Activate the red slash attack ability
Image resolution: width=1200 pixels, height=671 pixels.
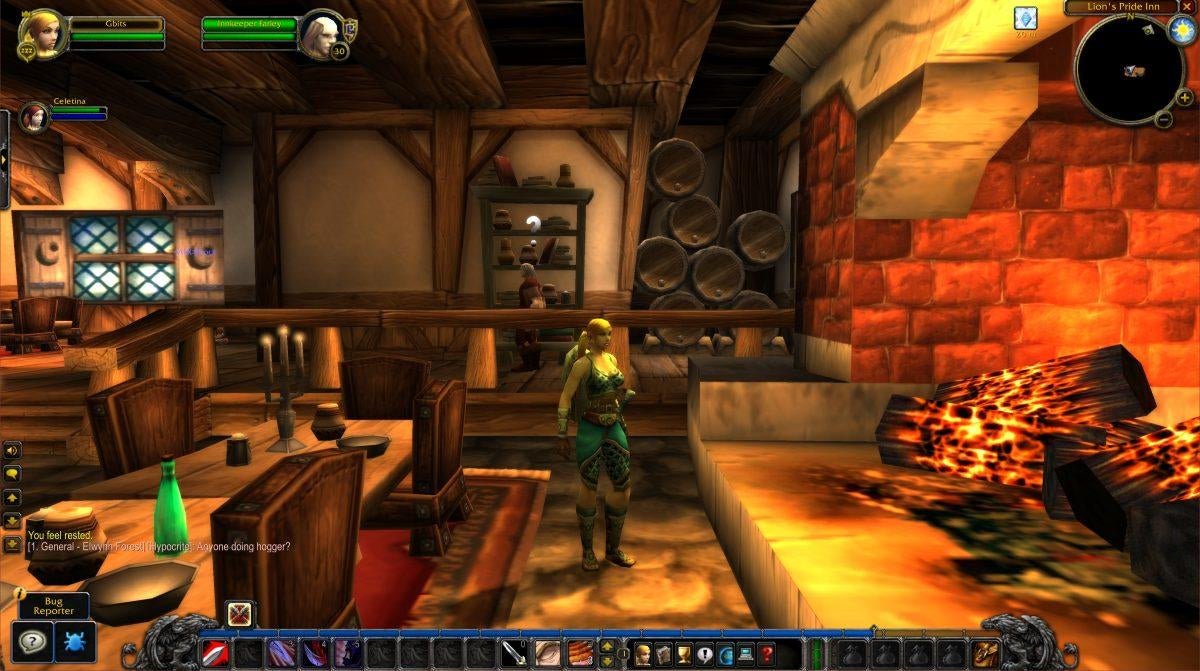tap(215, 653)
